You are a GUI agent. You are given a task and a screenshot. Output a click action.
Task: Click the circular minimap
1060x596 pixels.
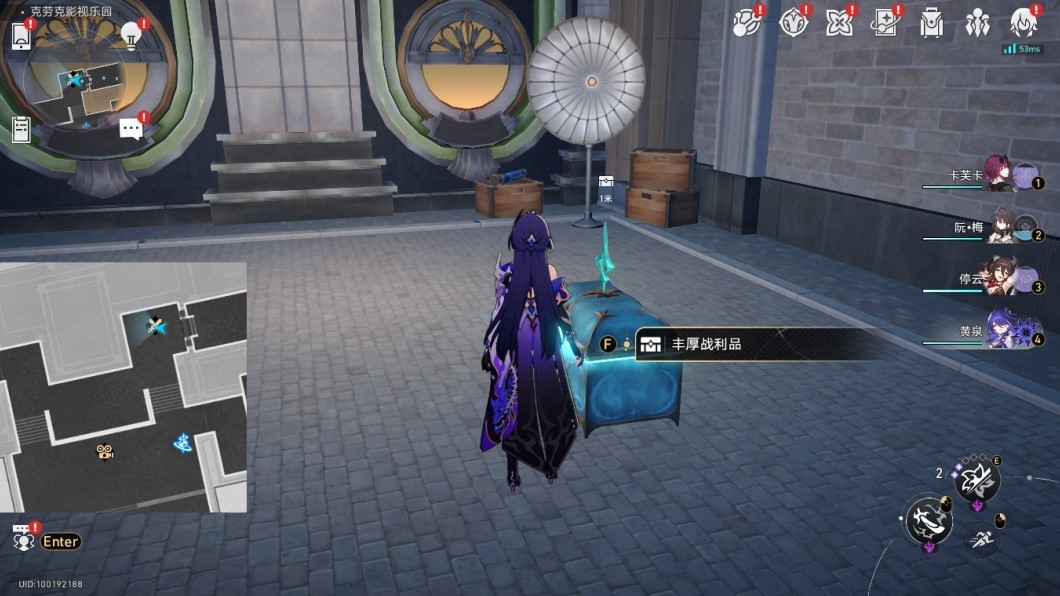[x=76, y=82]
